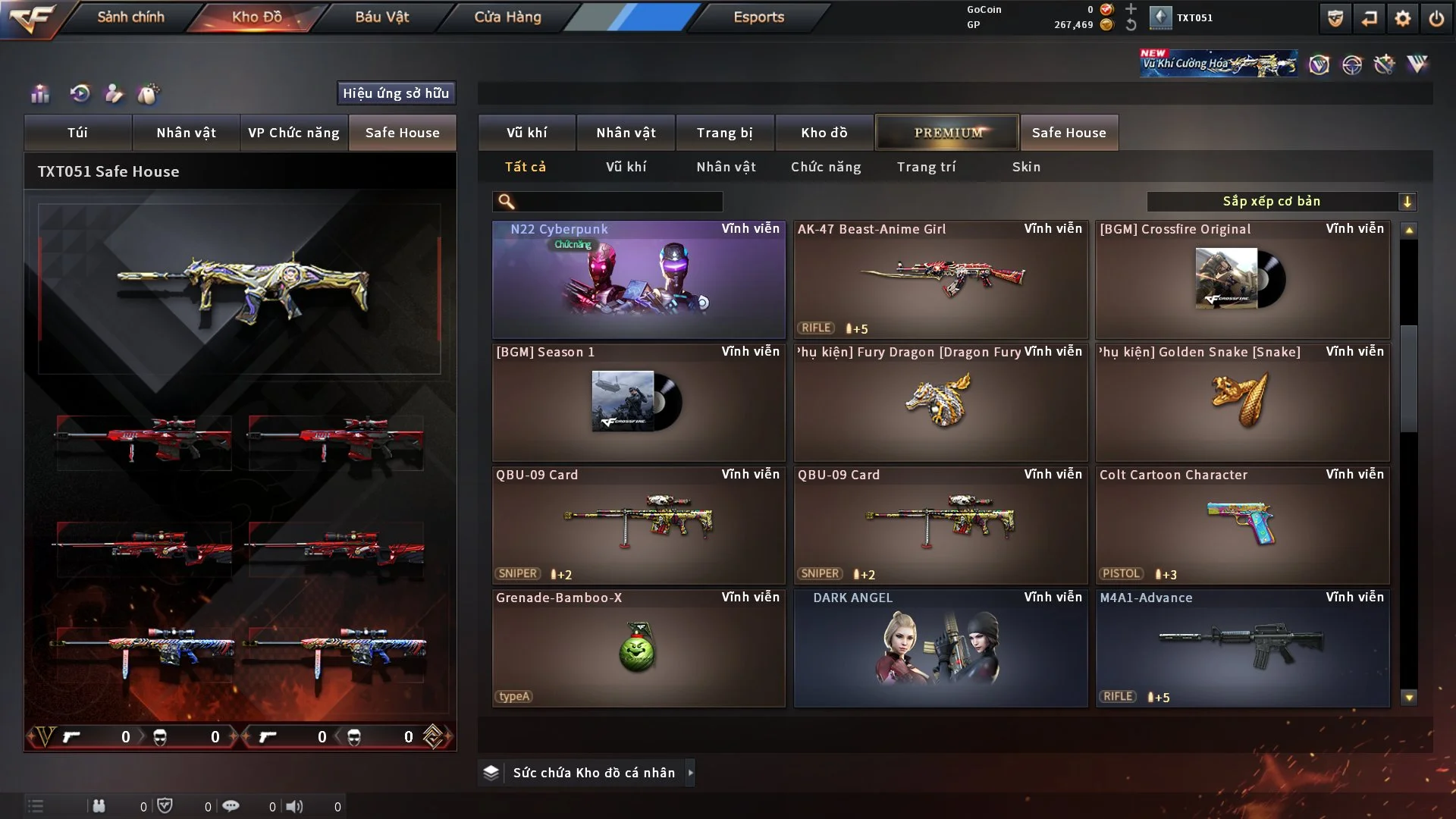Viewport: 1456px width, 819px height.
Task: Select the Trang bị tab
Action: [x=724, y=133]
